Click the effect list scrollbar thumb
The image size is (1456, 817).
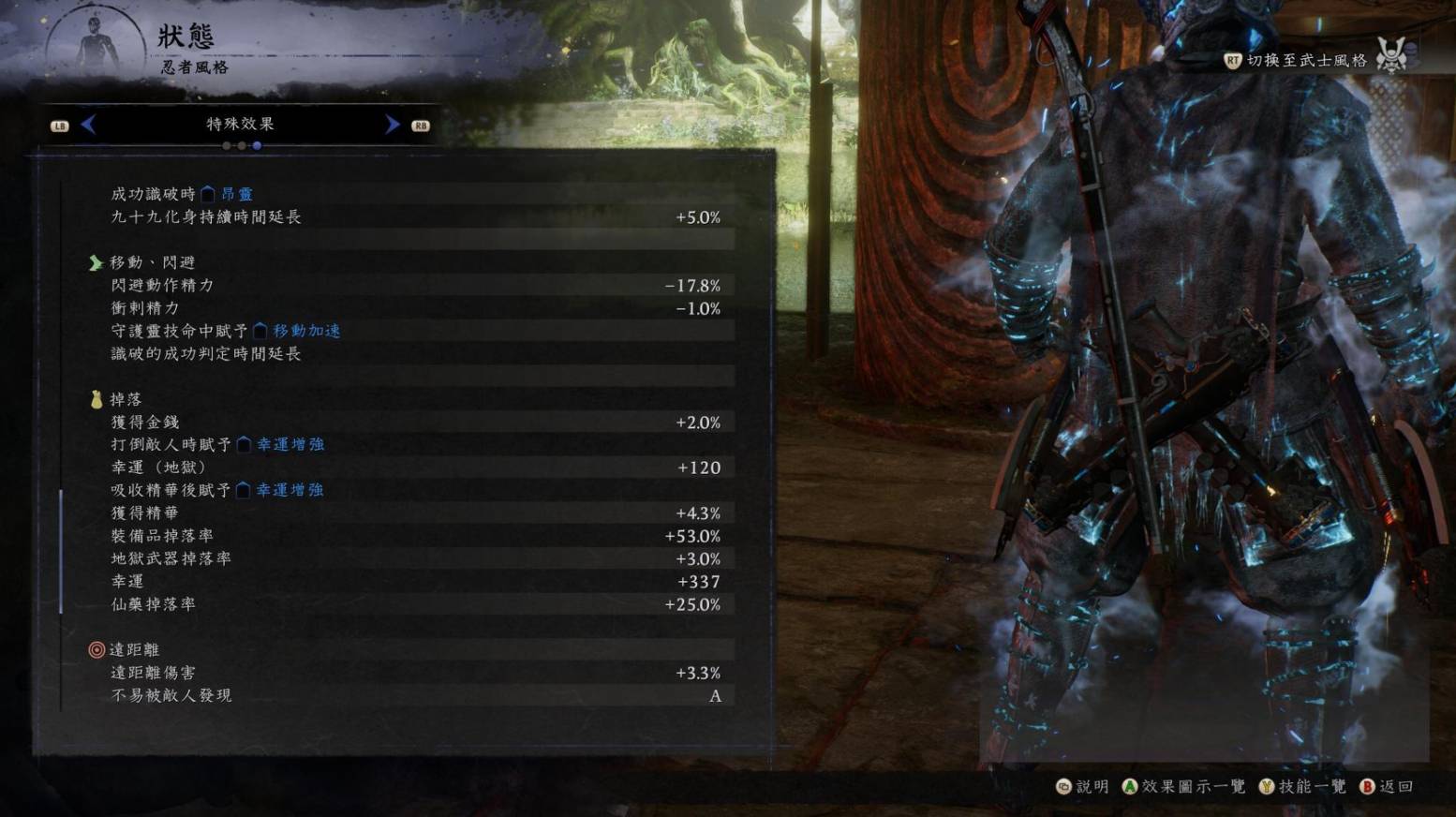click(61, 551)
